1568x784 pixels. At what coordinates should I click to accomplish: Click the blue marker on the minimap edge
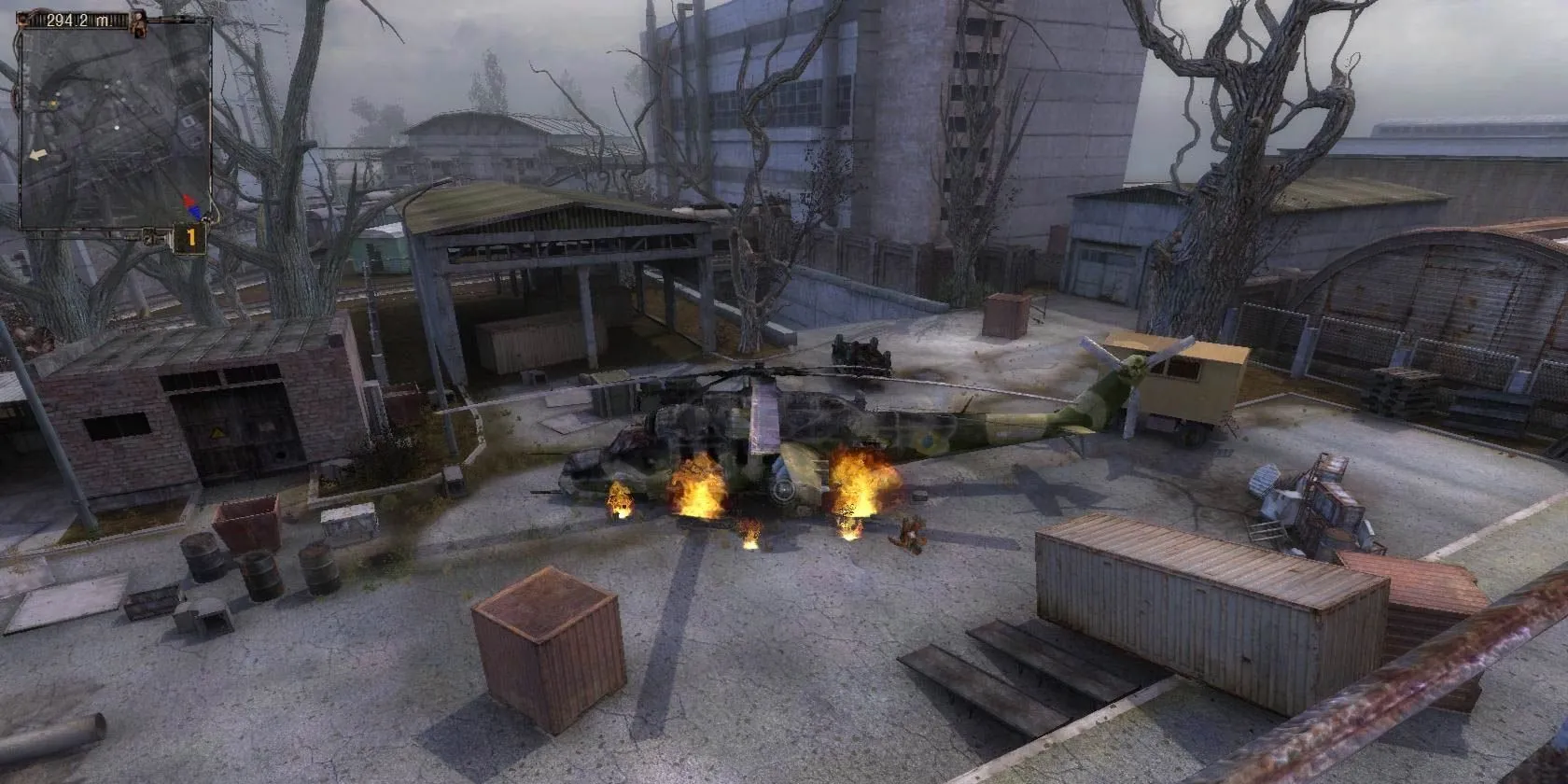[x=193, y=212]
